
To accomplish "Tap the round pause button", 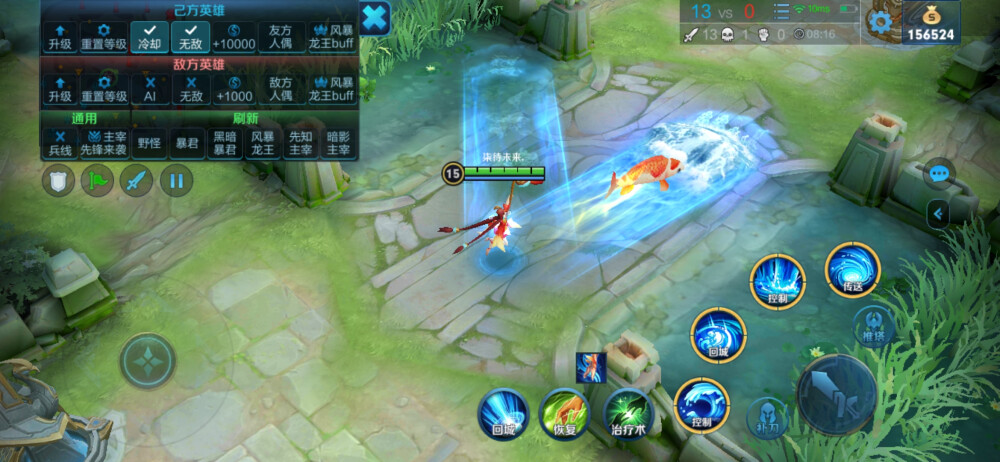I will (176, 181).
